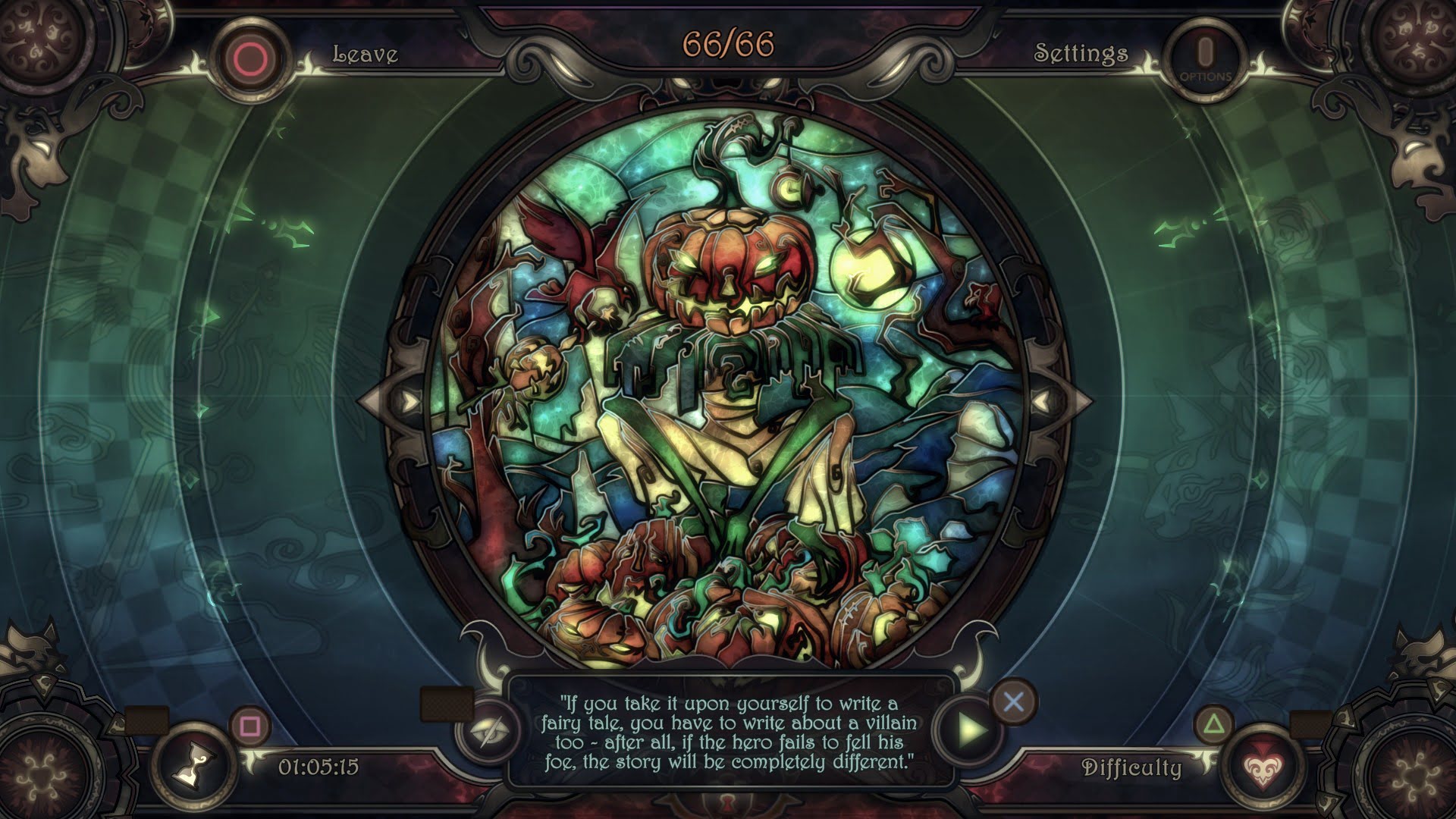Toggle the crossed-eye hide icon
Viewport: 1456px width, 819px height.
[488, 730]
